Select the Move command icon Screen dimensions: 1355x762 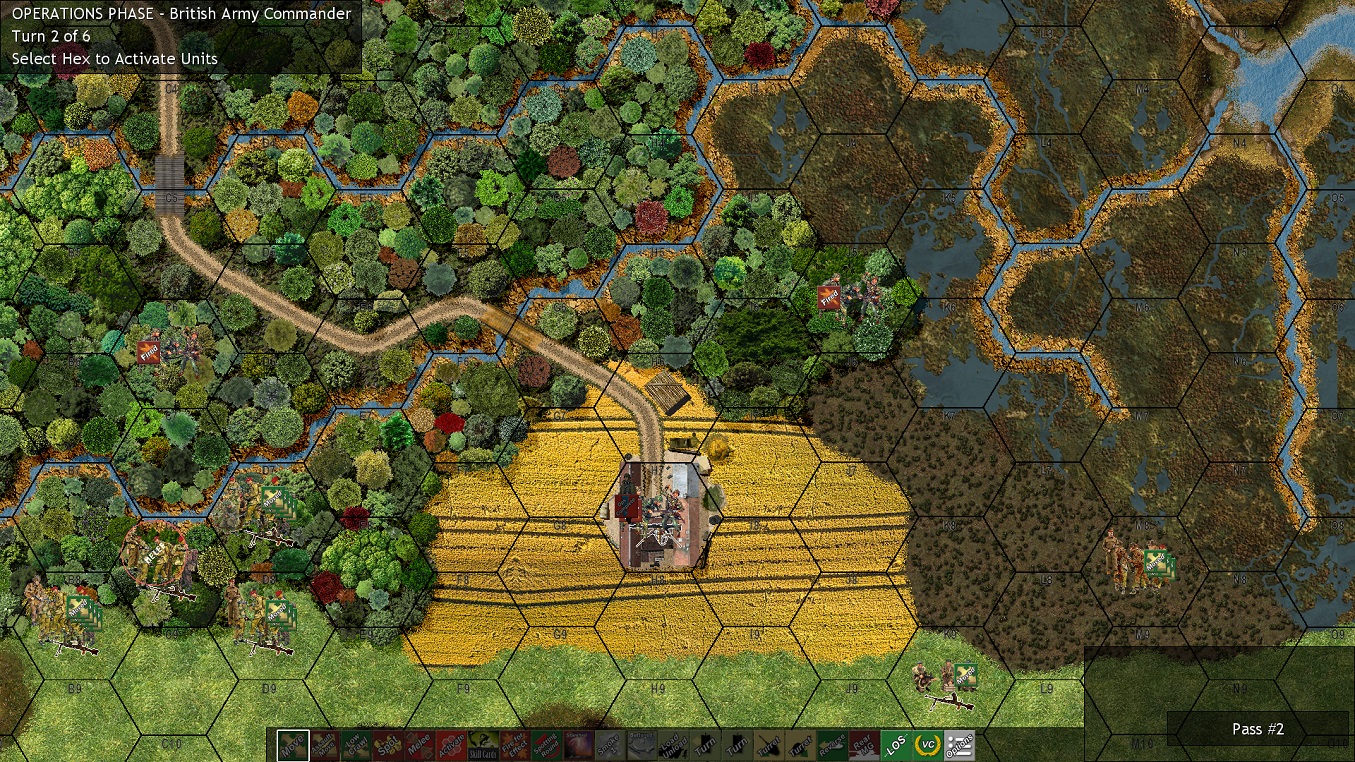pos(292,744)
